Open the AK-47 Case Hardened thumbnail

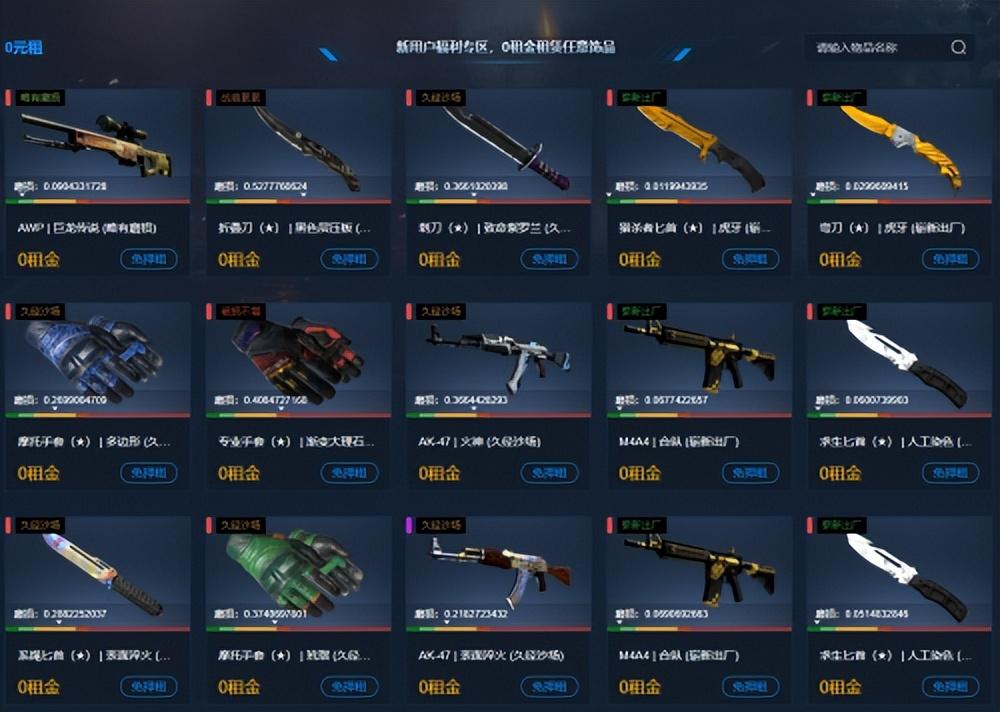point(499,572)
